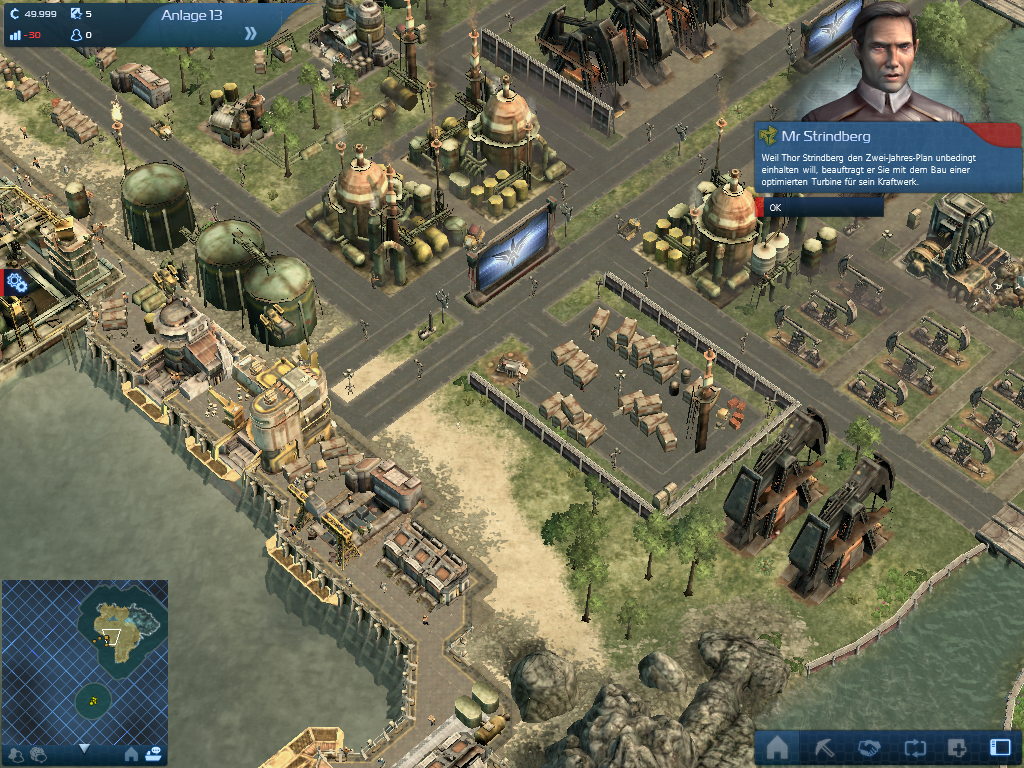Expand the Anlage 13 panel with the double arrow
The width and height of the screenshot is (1024, 768).
click(x=250, y=33)
